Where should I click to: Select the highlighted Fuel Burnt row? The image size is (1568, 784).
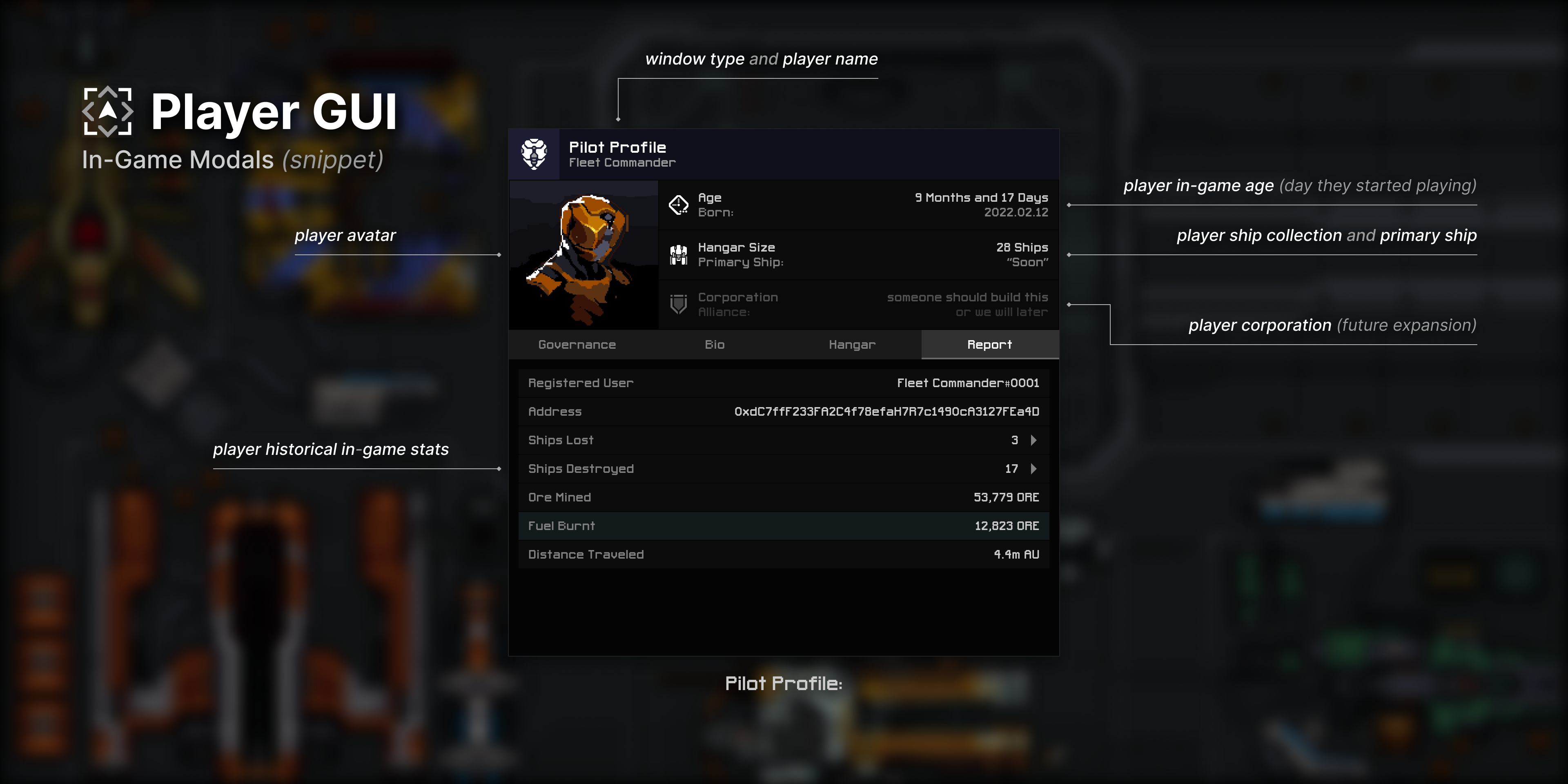click(x=782, y=525)
